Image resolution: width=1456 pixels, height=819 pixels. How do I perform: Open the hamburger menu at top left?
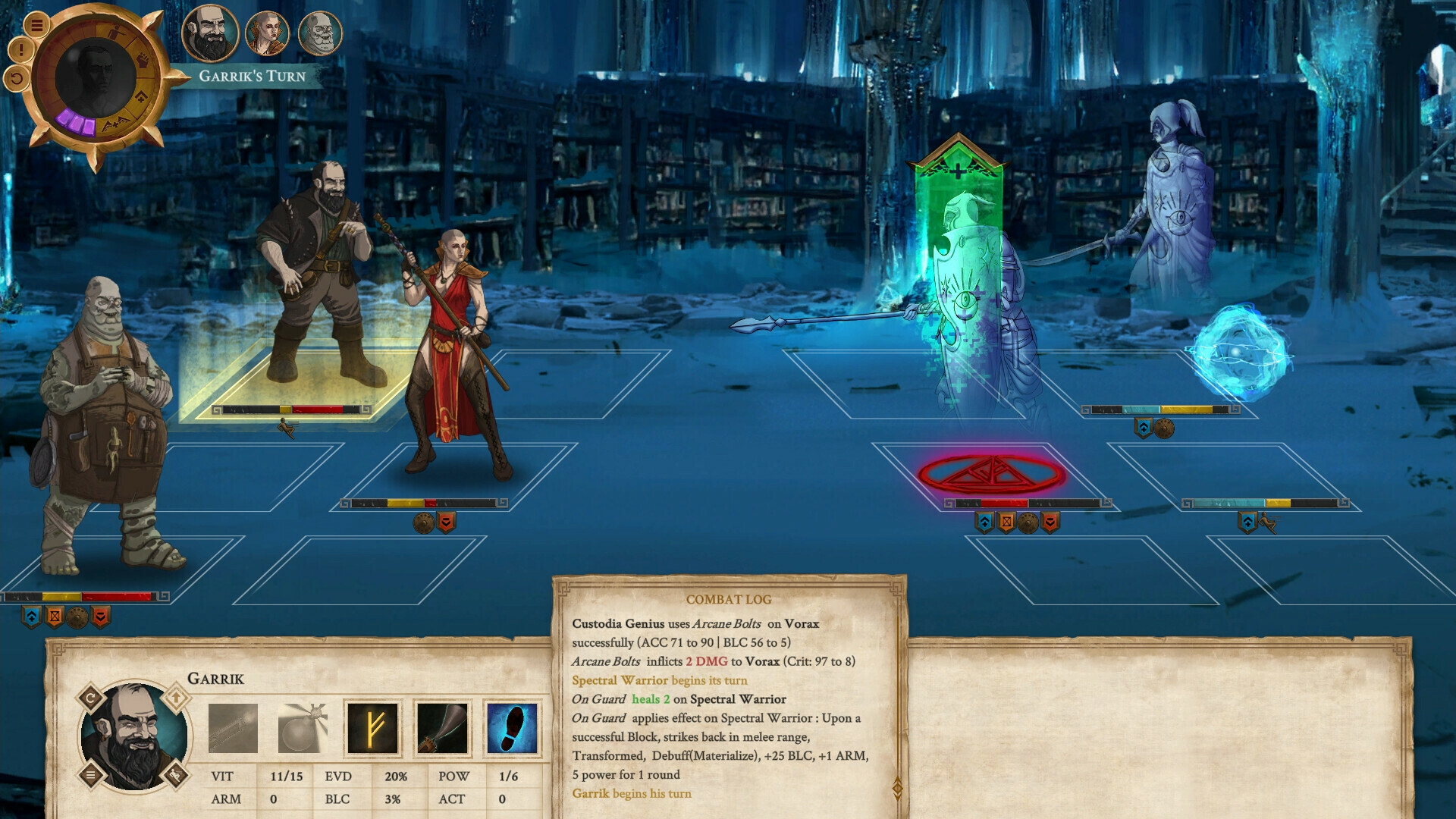38,26
